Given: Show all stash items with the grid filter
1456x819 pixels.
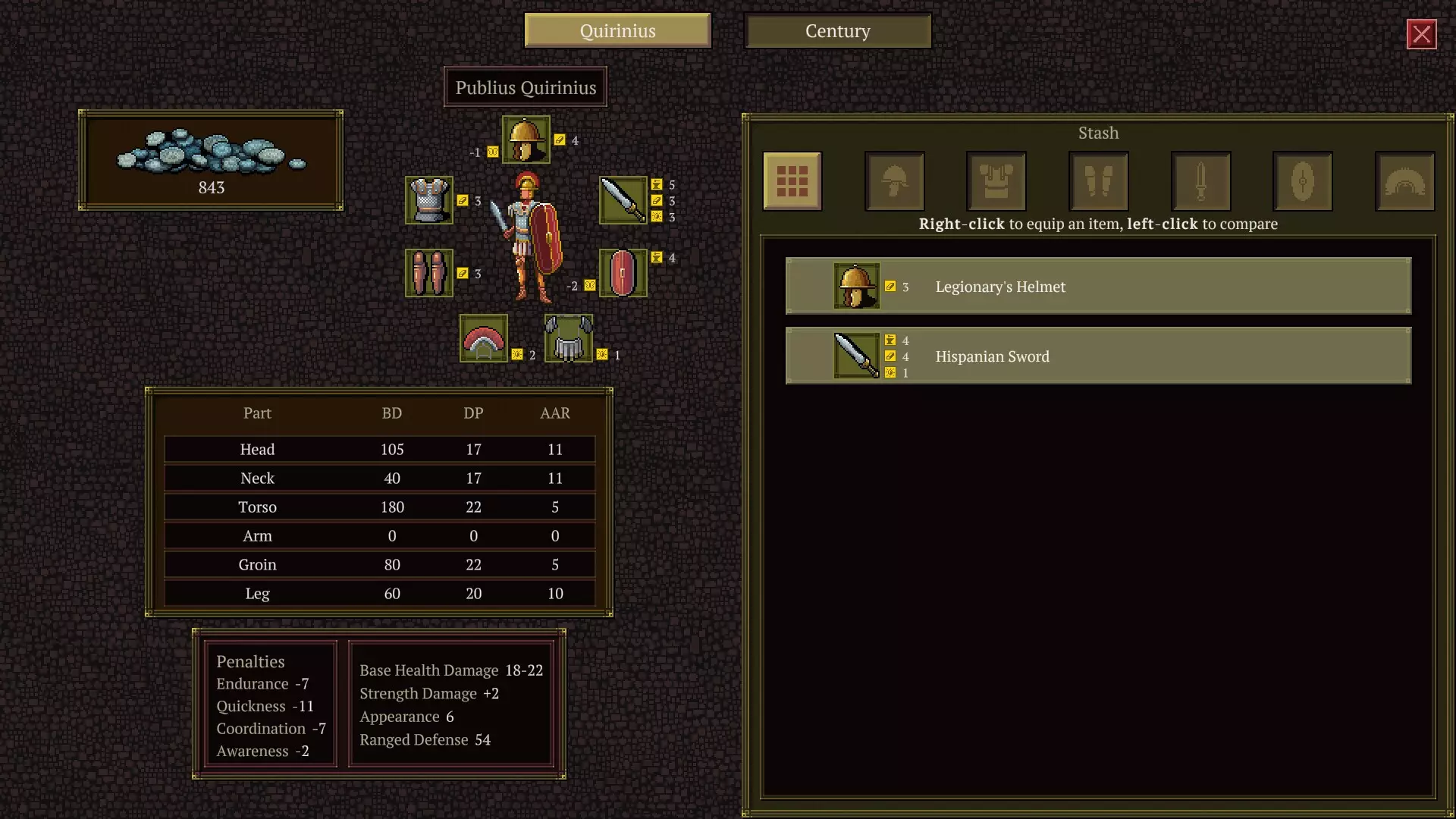Looking at the screenshot, I should [792, 181].
